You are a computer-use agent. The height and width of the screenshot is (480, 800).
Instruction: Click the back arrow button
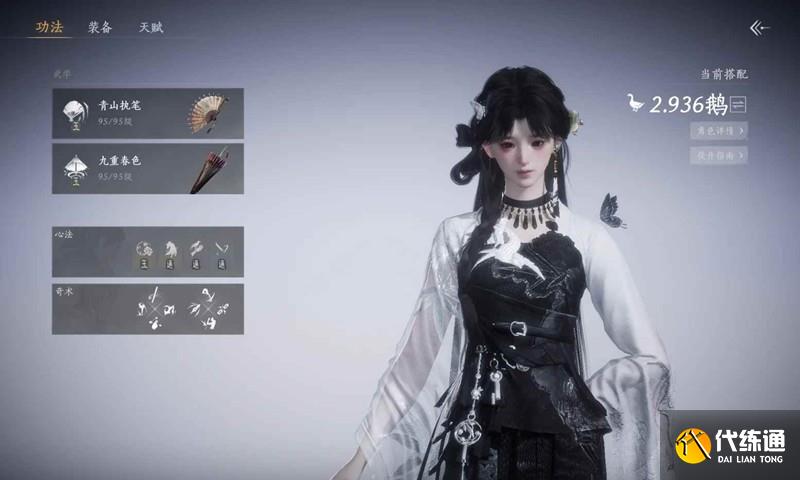(760, 28)
